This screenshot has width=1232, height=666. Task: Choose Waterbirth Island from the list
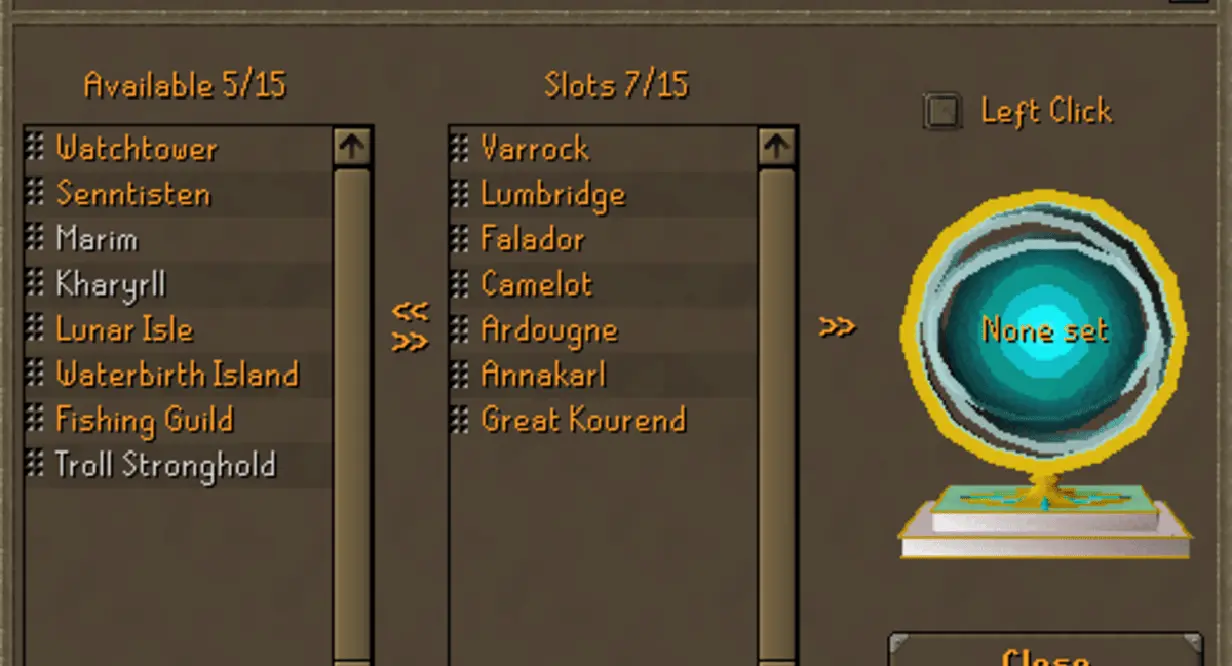point(176,375)
